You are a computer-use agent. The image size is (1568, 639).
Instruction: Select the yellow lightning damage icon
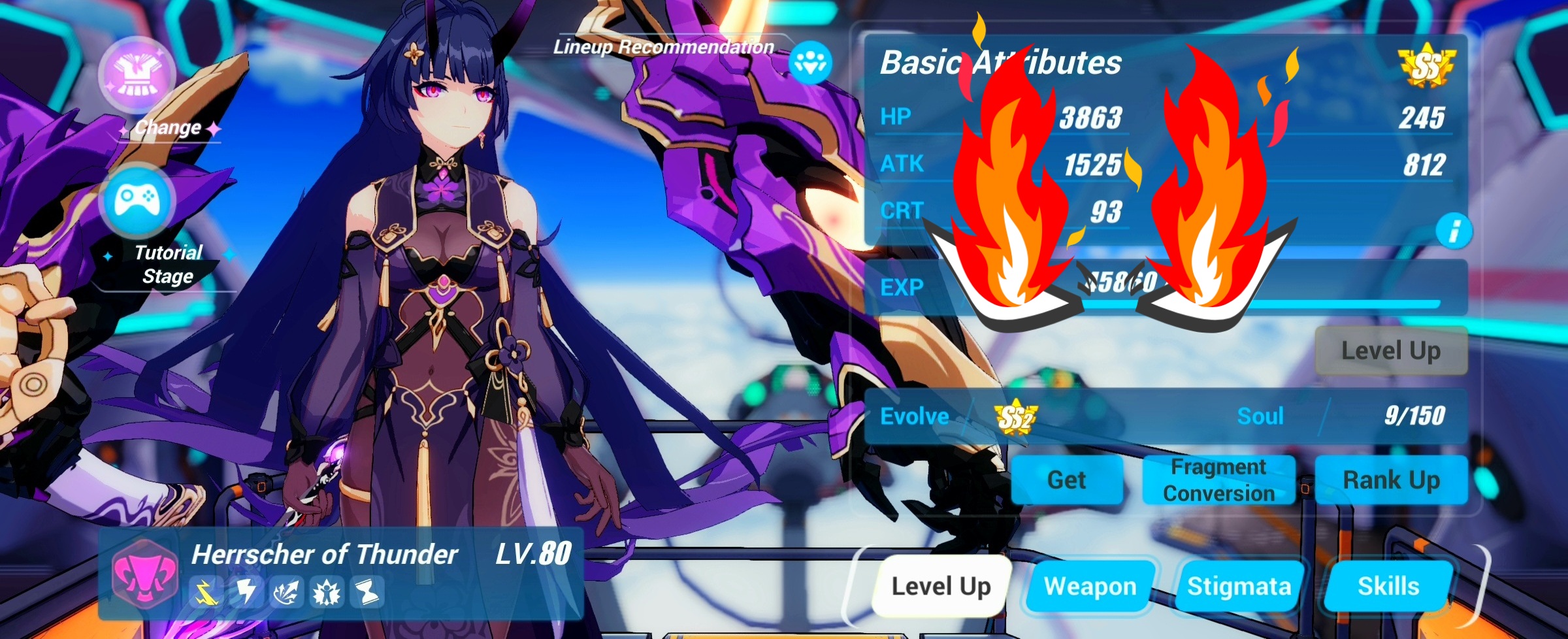point(206,593)
